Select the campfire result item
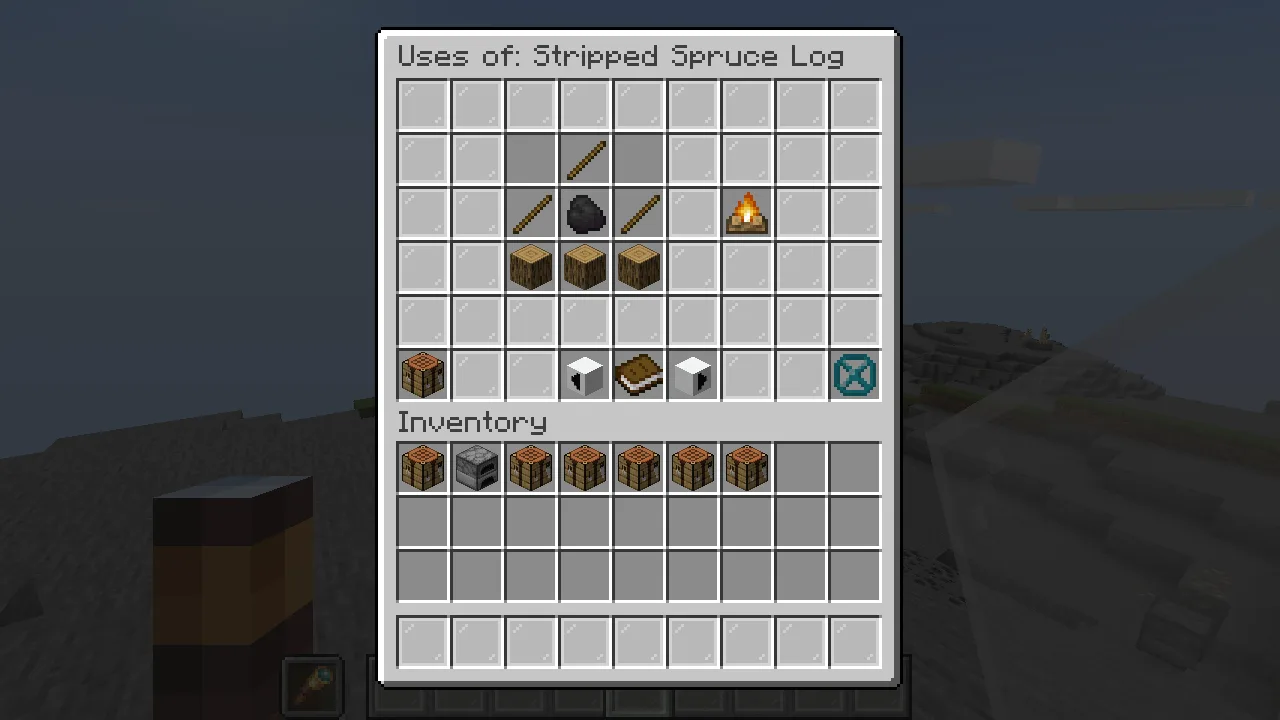The width and height of the screenshot is (1280, 720). pyautogui.click(x=747, y=213)
